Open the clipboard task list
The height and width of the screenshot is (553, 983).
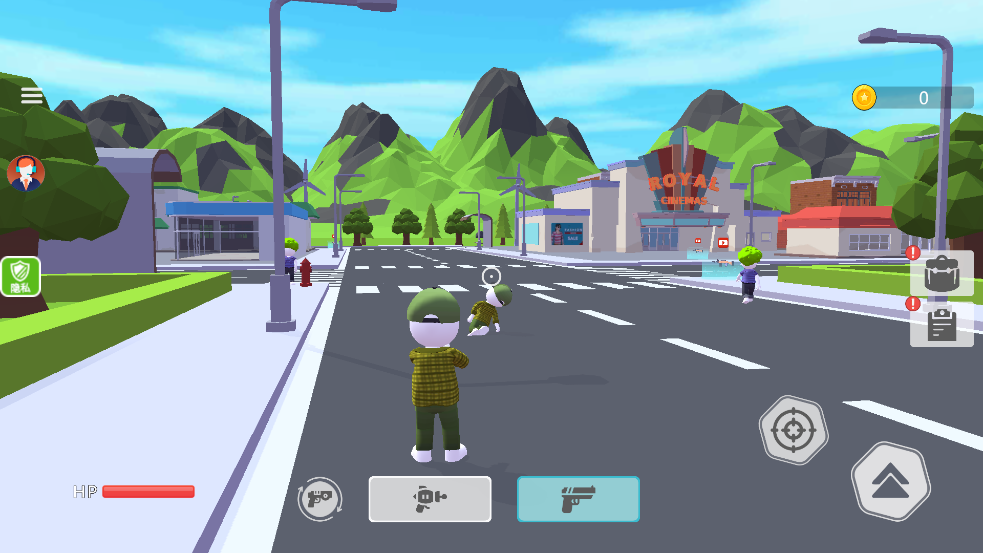point(941,324)
